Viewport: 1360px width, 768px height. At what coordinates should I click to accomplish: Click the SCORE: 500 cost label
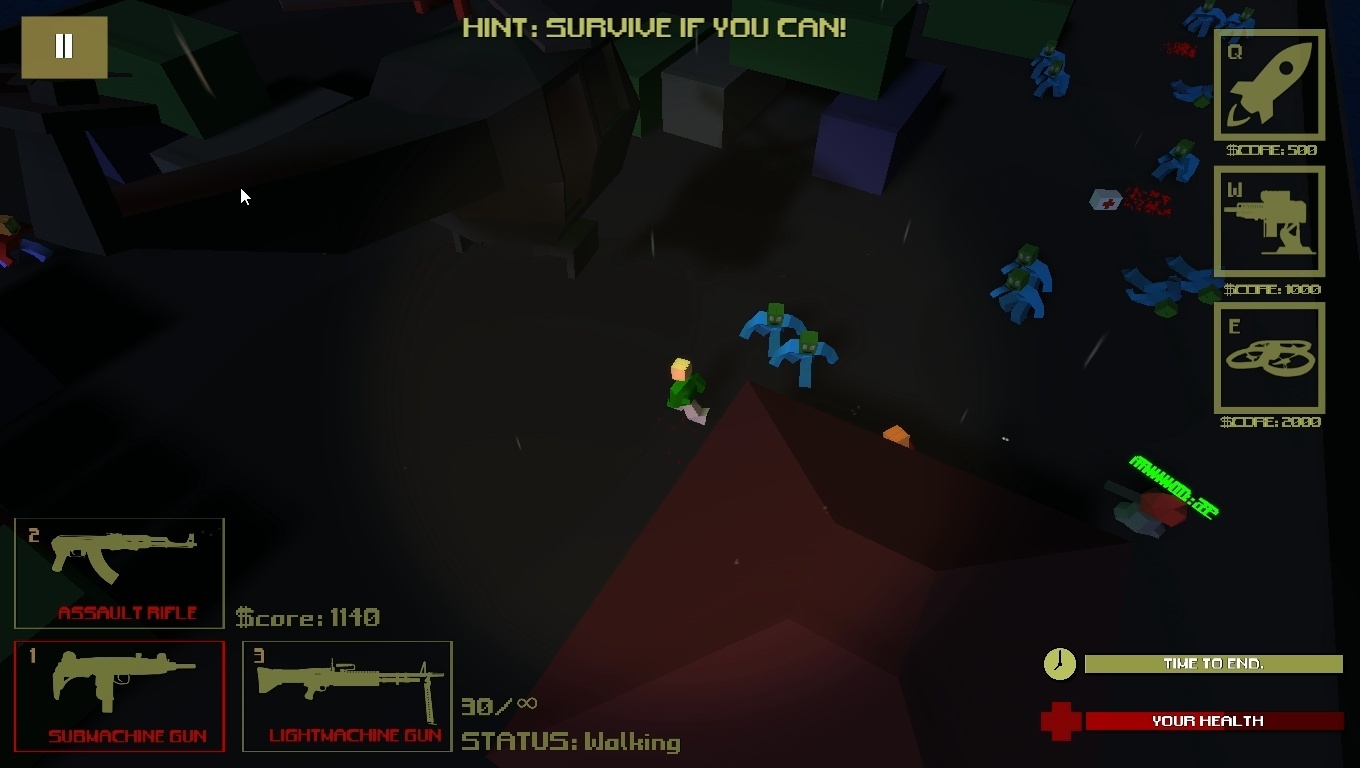click(1268, 151)
